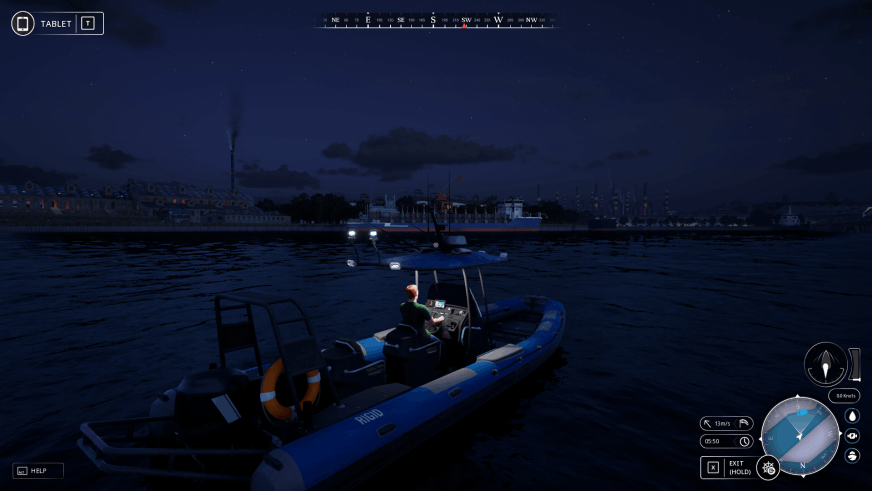Click the wind flag icon
This screenshot has height=491, width=872.
point(744,423)
